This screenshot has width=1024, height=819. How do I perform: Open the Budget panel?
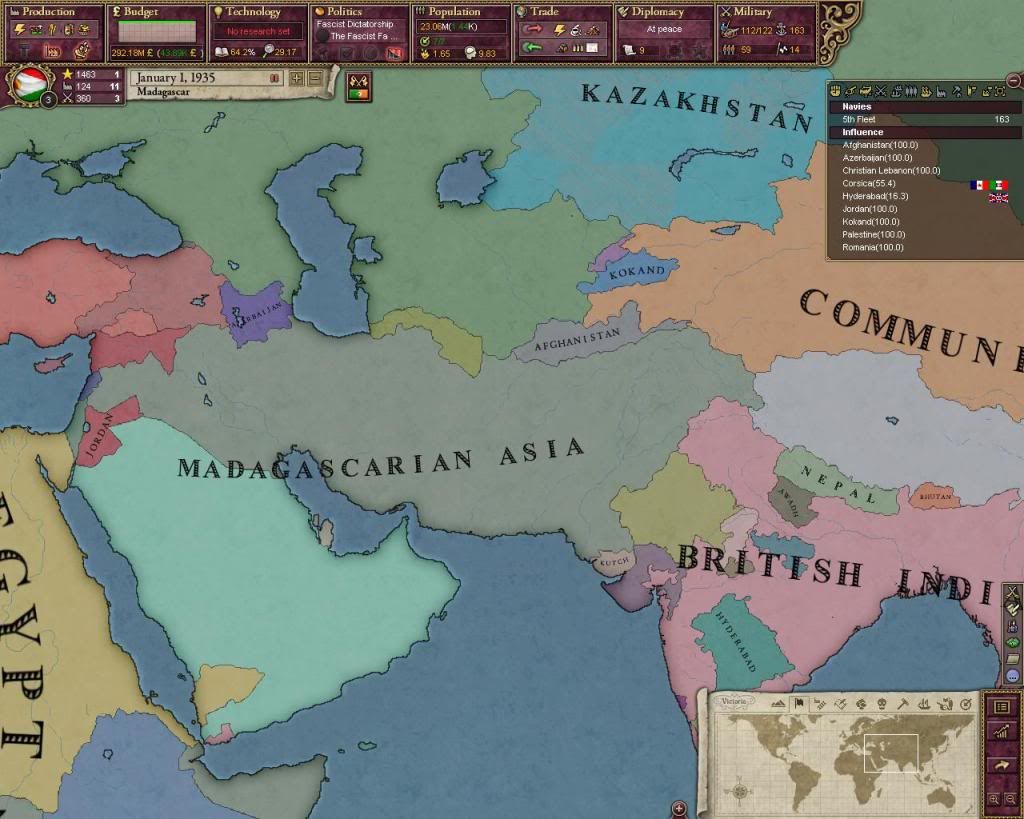point(155,12)
